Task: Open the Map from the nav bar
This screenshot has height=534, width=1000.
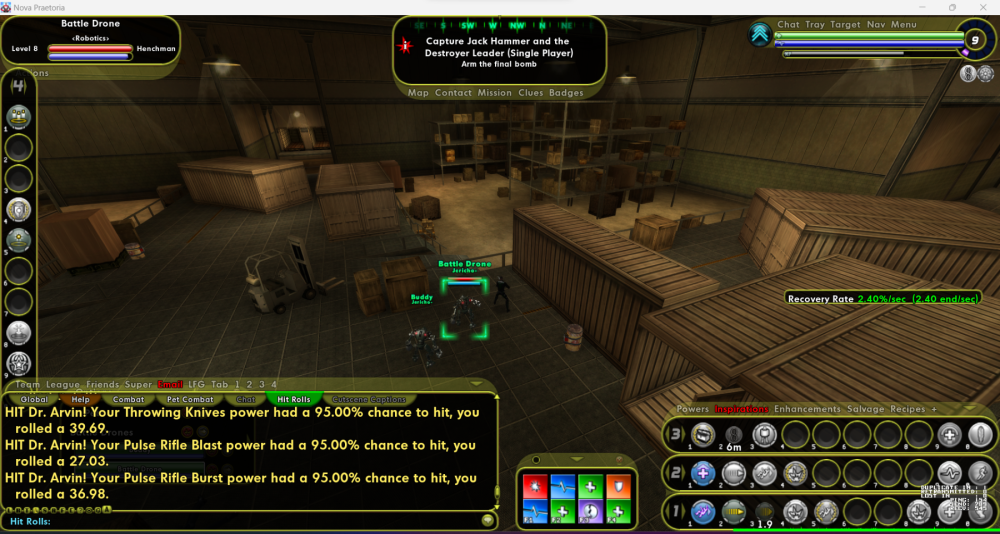Action: click(418, 93)
